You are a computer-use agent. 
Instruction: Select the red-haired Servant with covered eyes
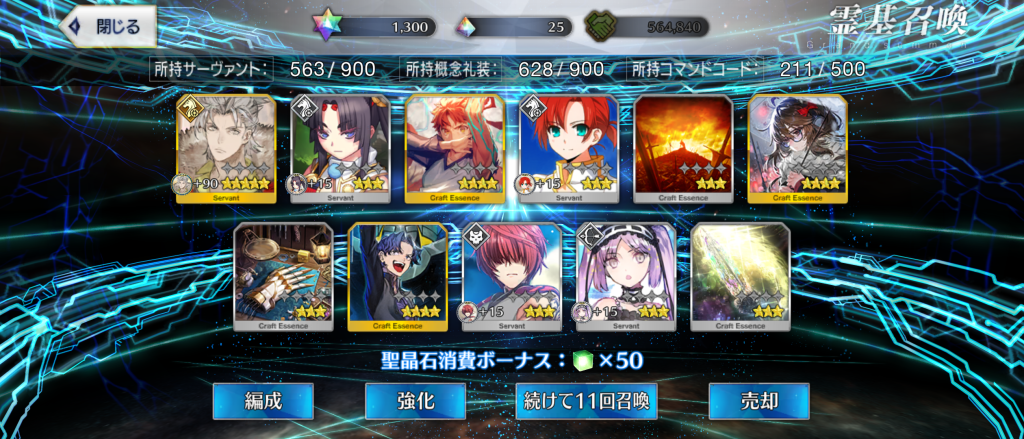[512, 276]
